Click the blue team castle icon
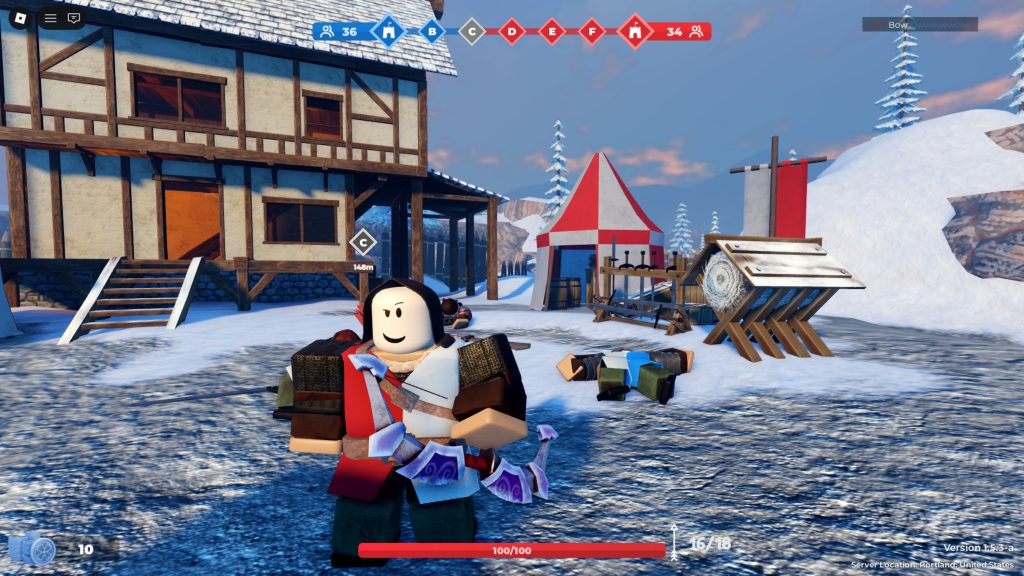Viewport: 1024px width, 576px height. click(388, 31)
